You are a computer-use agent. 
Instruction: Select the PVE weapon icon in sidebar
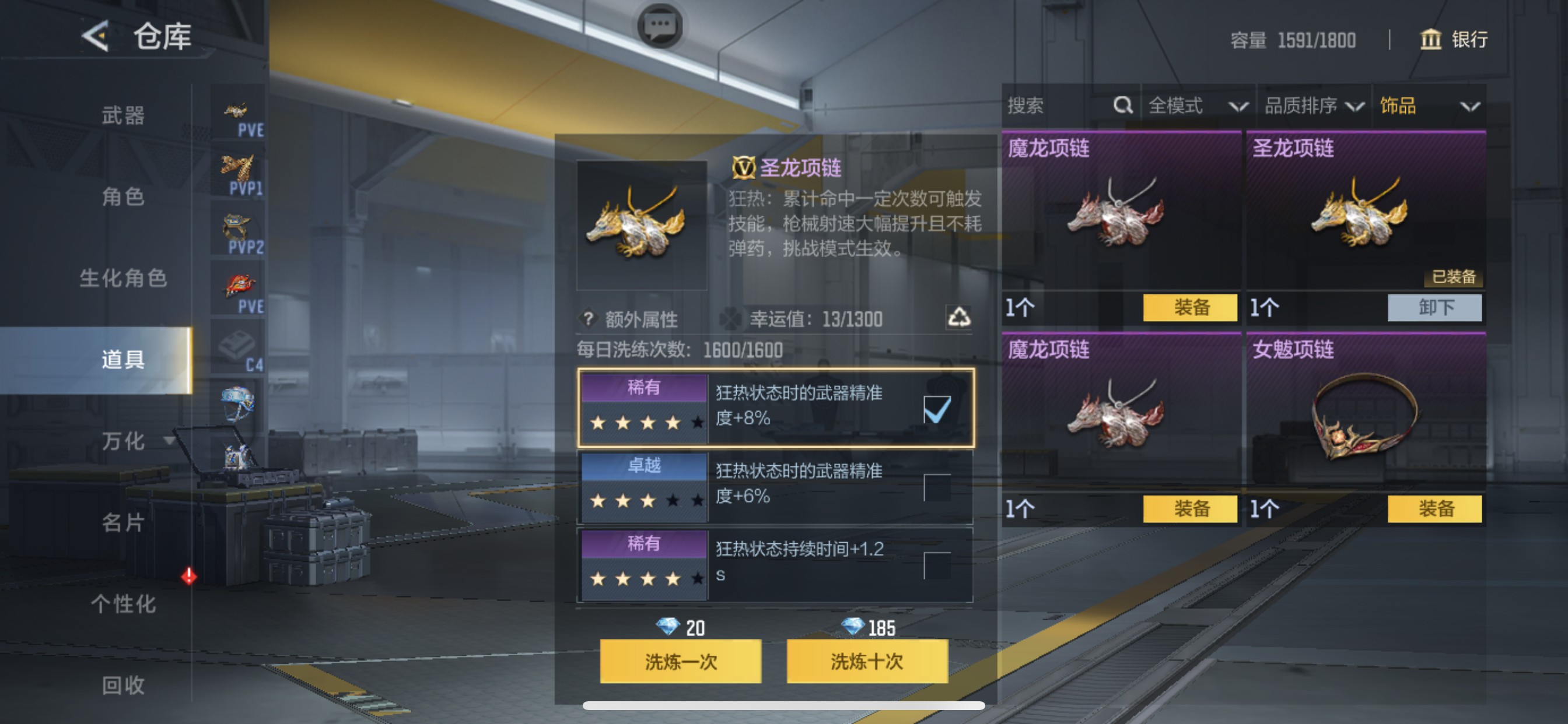tap(237, 111)
